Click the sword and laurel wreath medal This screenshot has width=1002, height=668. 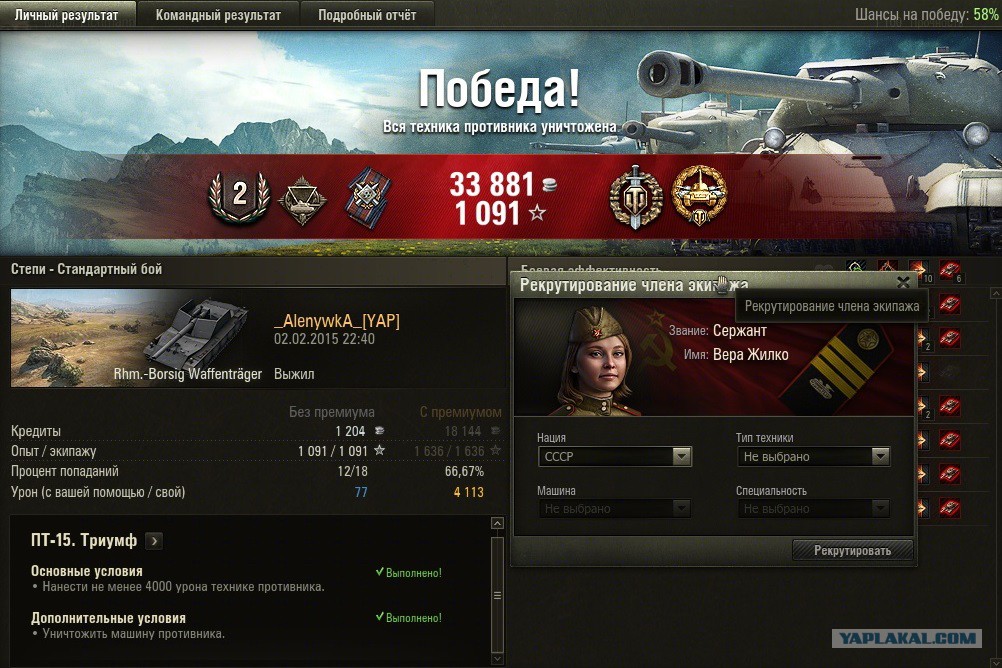tap(635, 195)
